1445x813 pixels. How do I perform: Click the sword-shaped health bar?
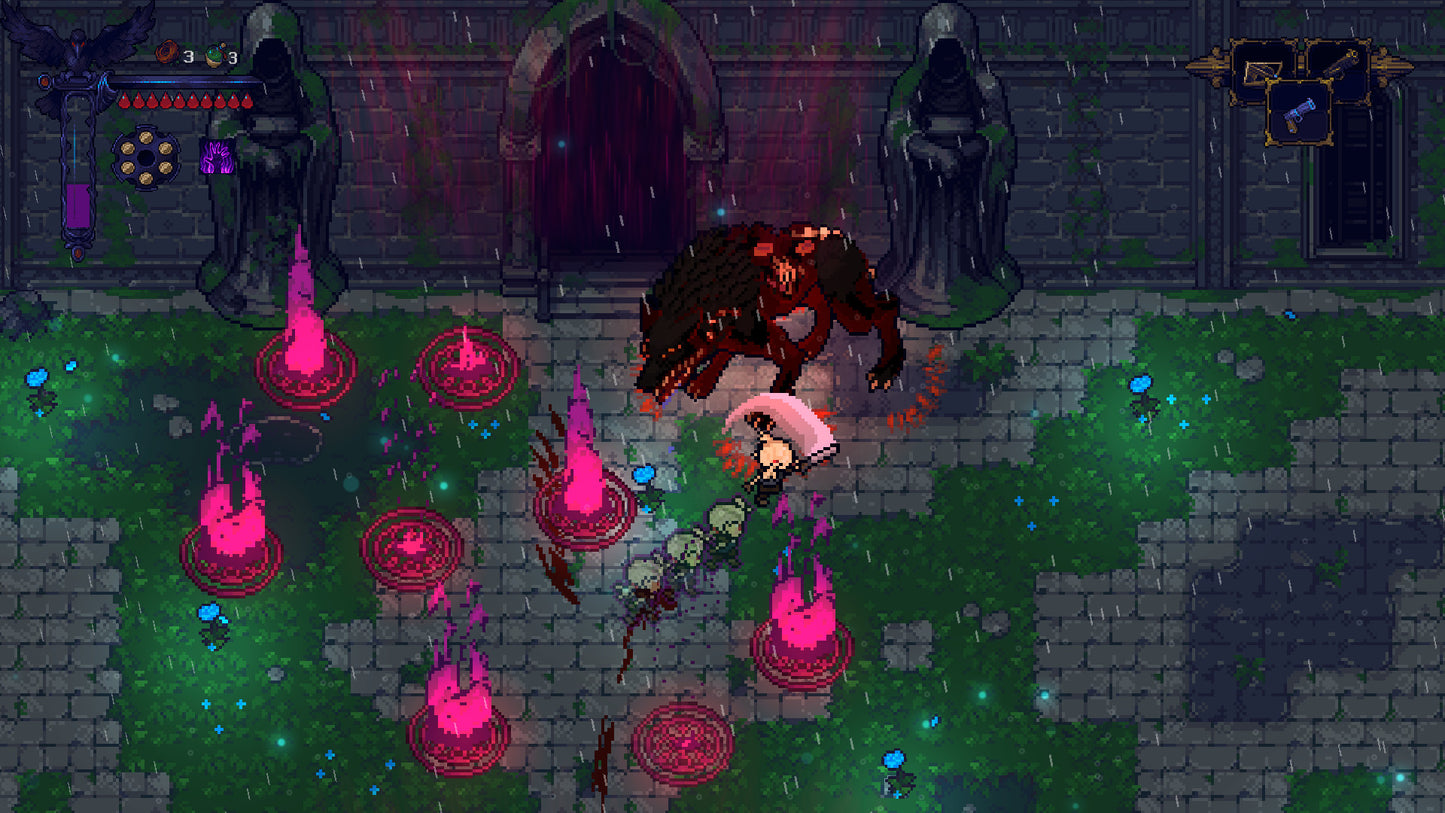[x=175, y=81]
